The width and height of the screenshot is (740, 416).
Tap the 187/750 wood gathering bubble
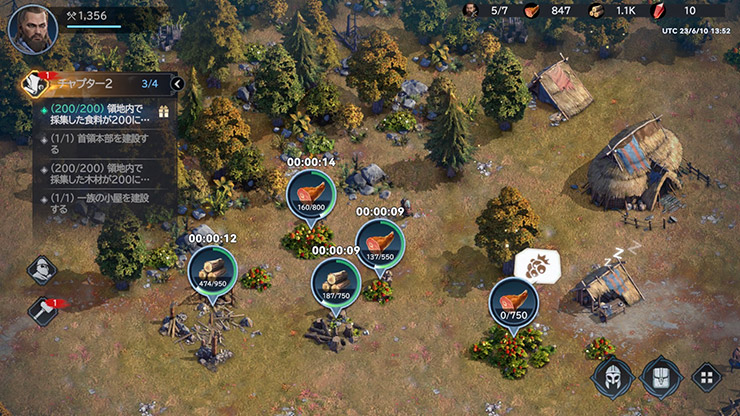point(334,282)
